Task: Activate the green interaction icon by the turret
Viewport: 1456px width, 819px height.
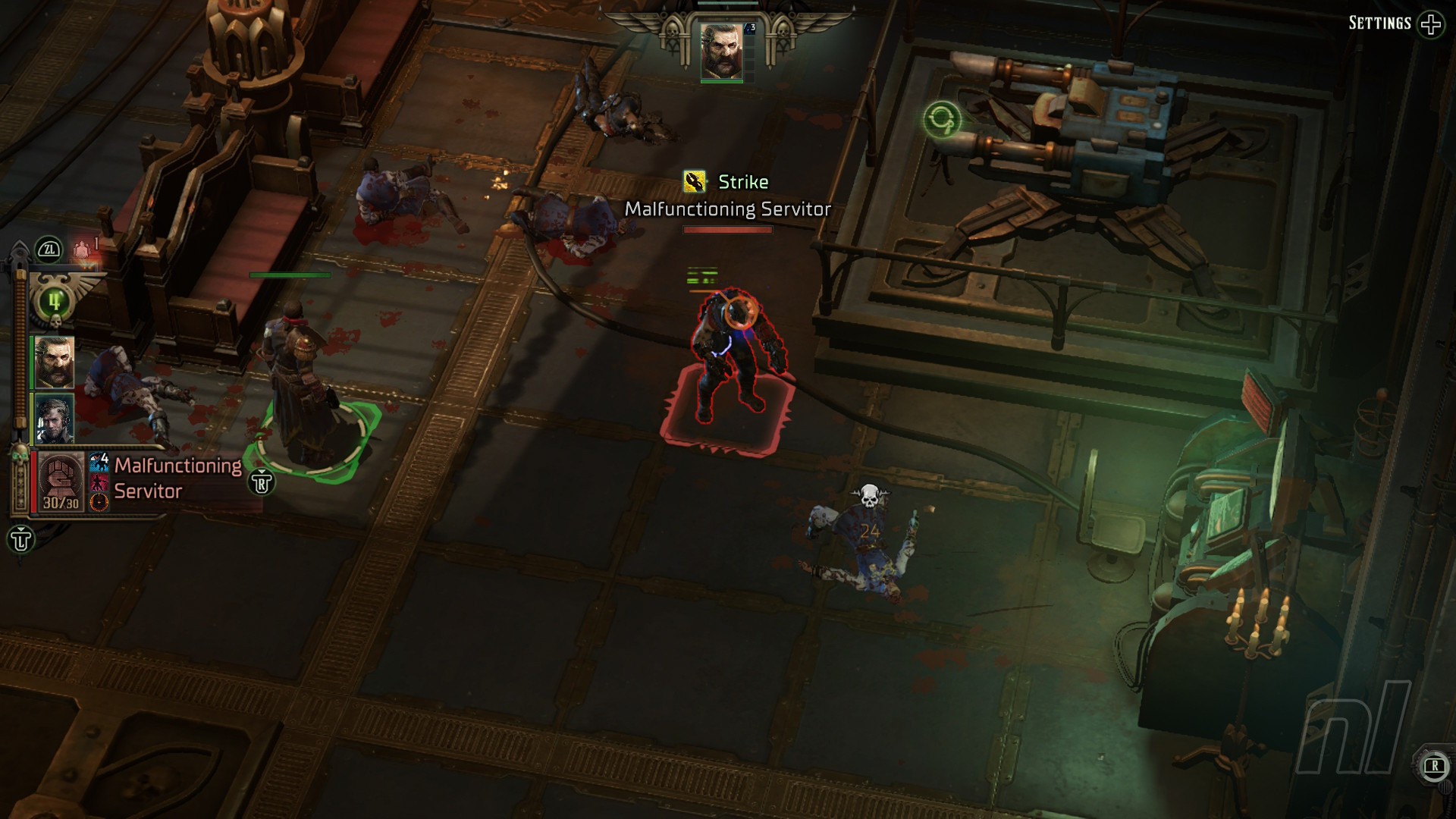Action: [x=942, y=120]
